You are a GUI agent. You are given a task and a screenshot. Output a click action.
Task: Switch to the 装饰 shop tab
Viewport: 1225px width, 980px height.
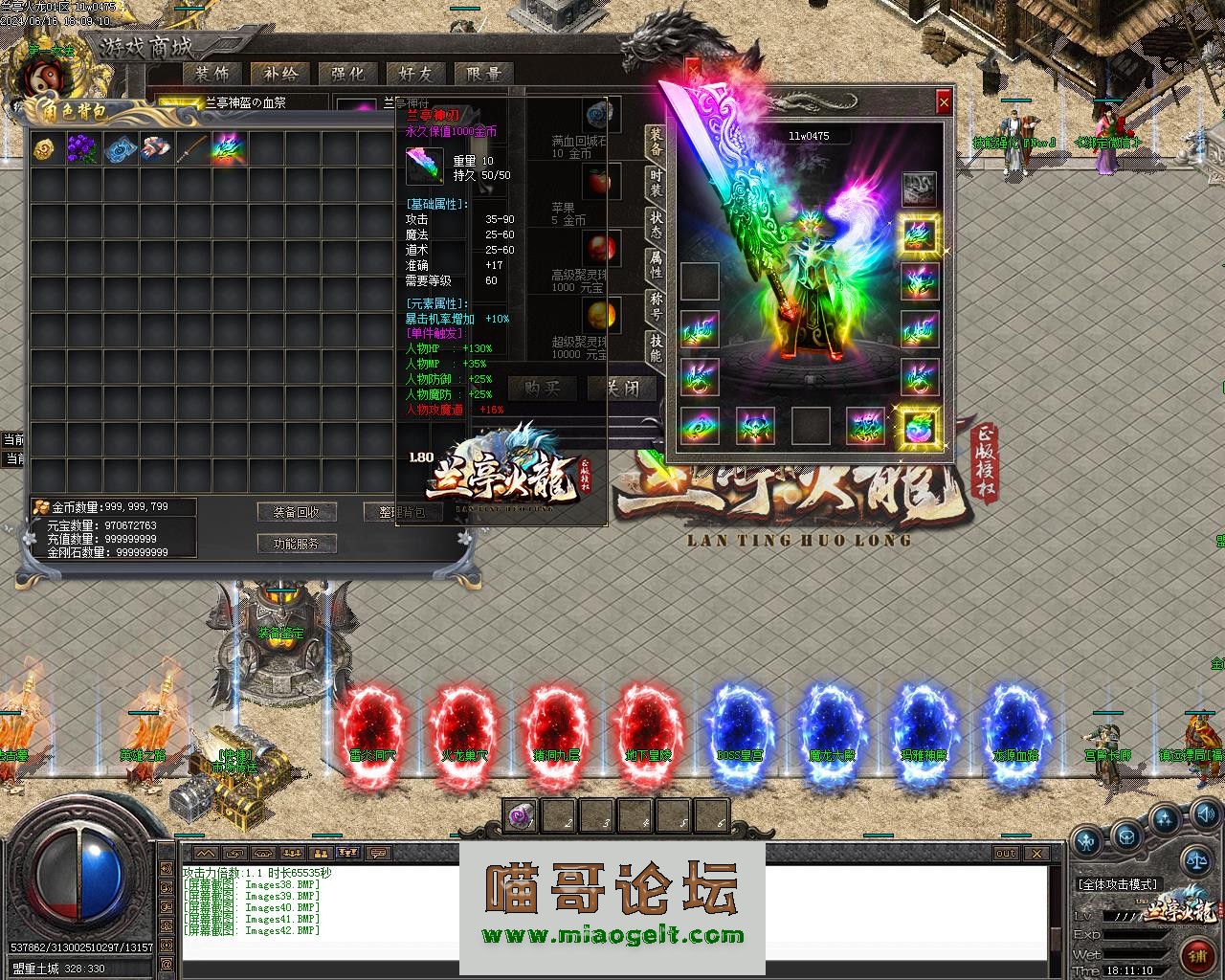click(212, 73)
